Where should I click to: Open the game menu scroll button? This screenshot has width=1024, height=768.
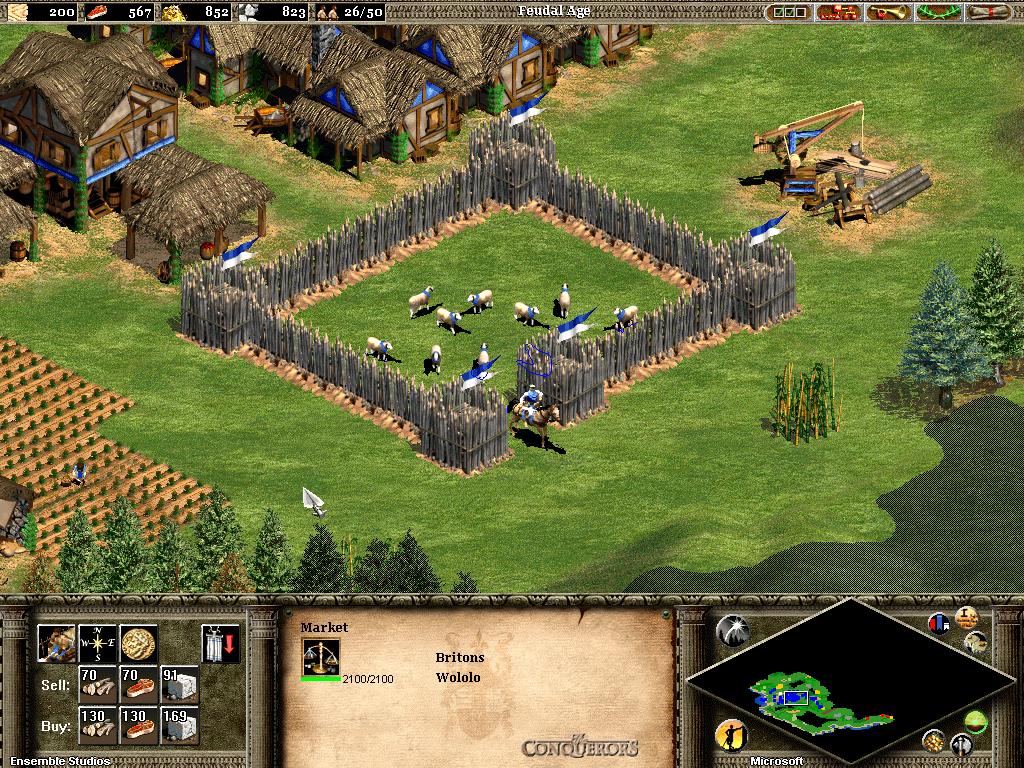point(988,12)
